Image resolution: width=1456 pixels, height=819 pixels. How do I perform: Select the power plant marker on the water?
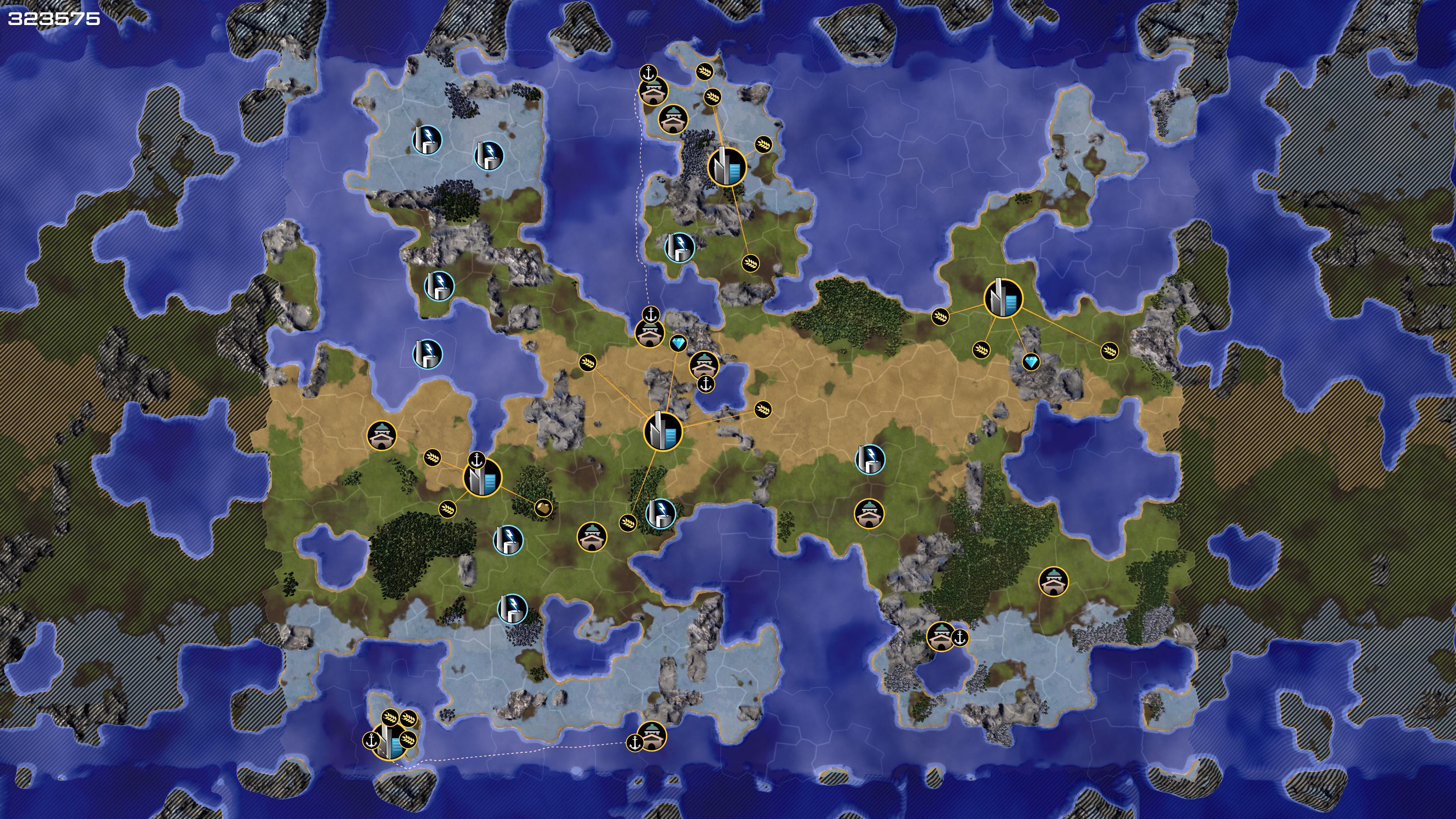[x=427, y=354]
